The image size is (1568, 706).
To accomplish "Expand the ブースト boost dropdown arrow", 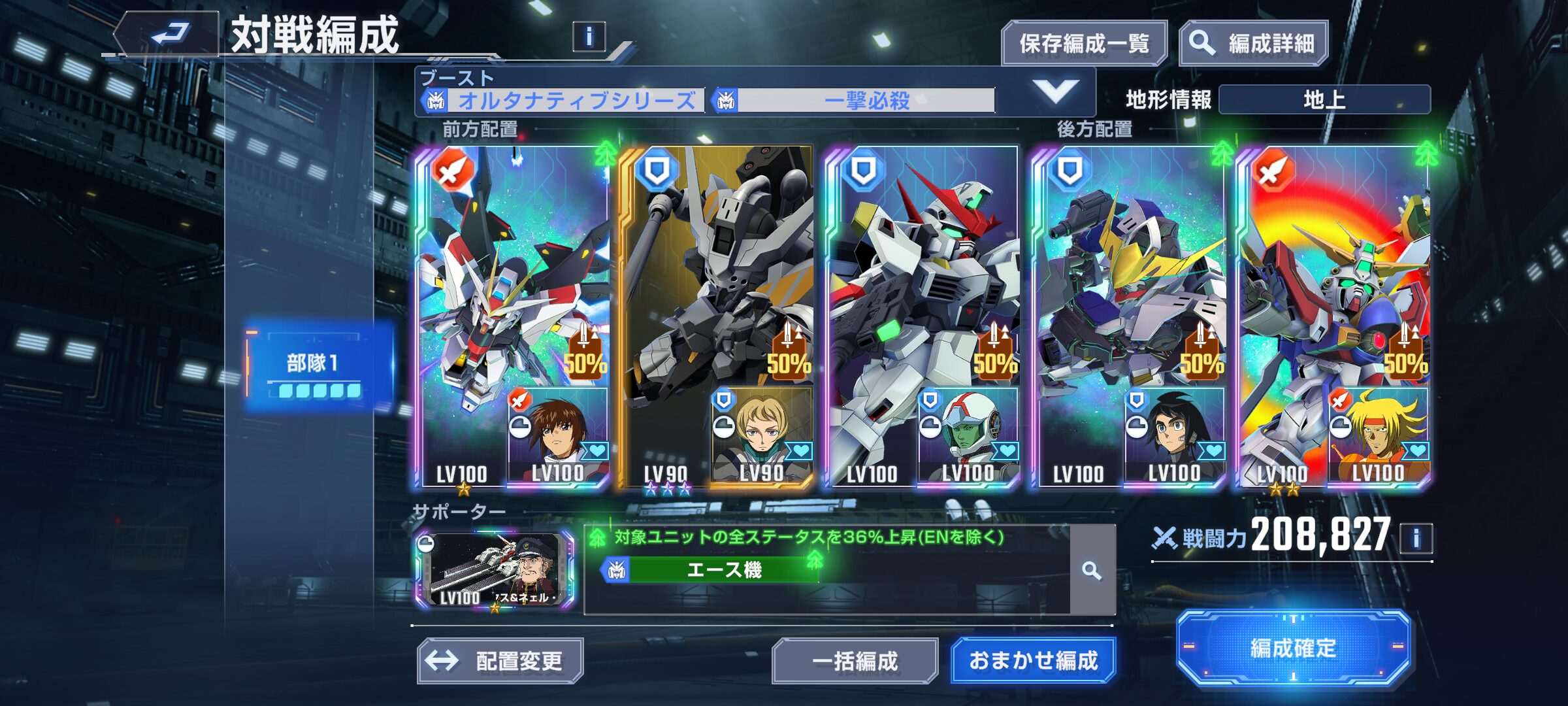I will coord(1055,92).
